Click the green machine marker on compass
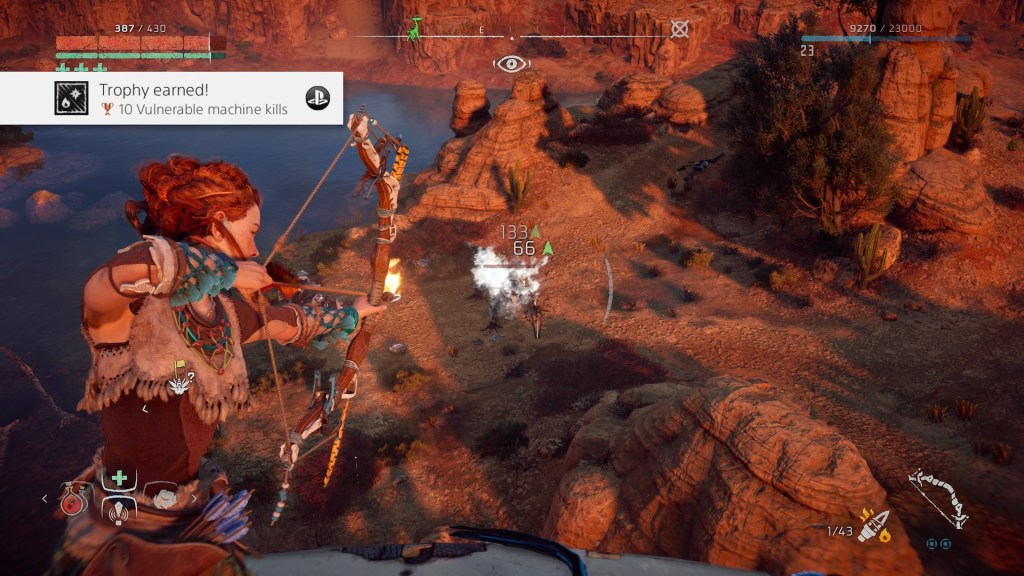Viewport: 1024px width, 576px height. 414,30
